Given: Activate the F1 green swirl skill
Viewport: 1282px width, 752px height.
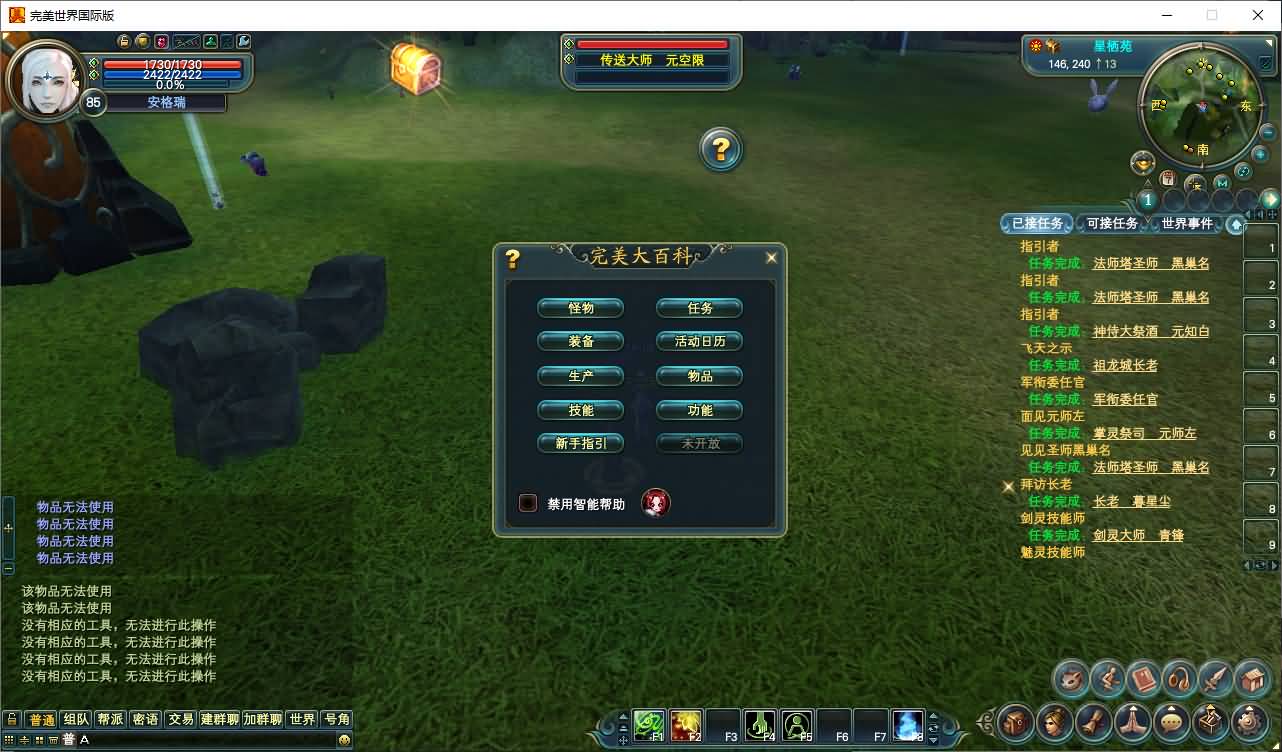Looking at the screenshot, I should click(x=649, y=724).
